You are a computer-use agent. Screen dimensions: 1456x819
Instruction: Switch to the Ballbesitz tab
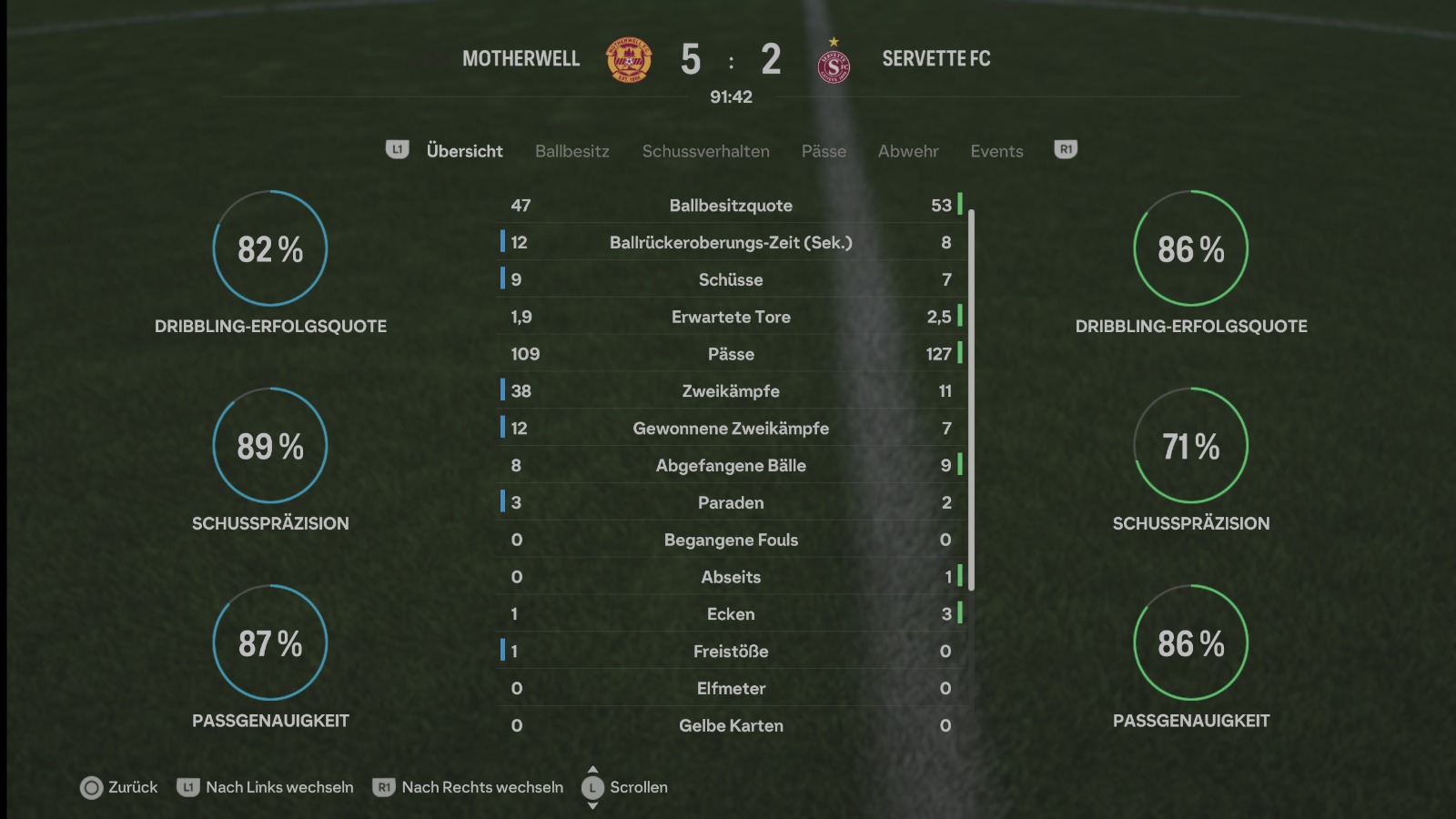point(571,151)
